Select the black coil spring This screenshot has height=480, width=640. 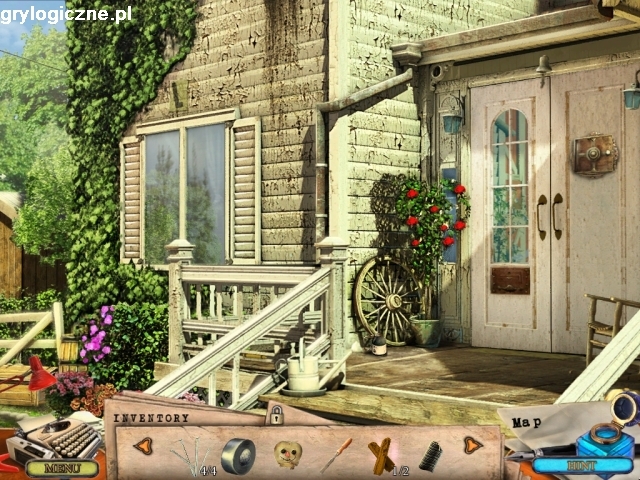tap(430, 456)
